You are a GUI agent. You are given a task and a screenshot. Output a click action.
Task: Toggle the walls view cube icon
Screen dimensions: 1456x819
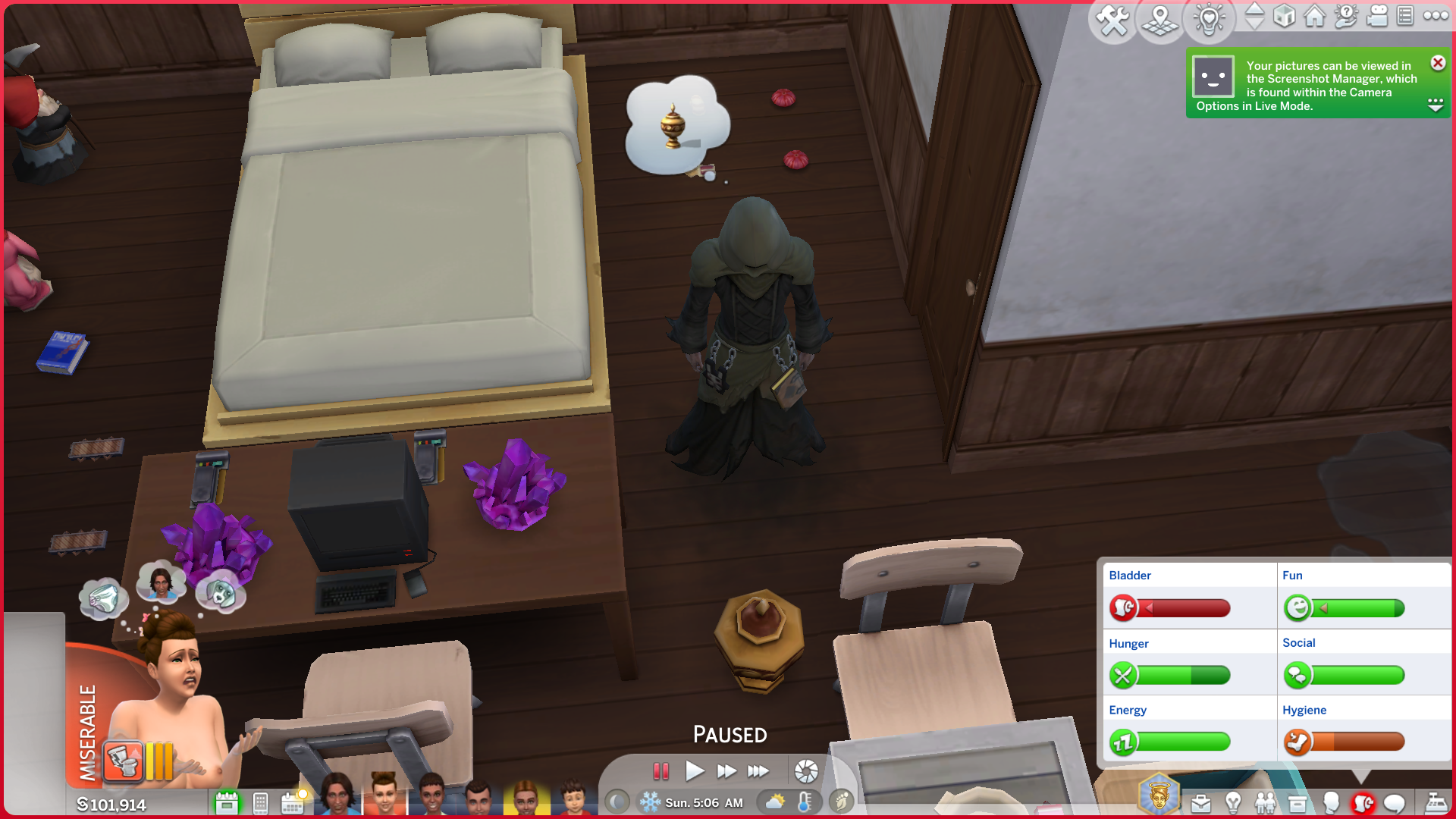pos(1284,16)
